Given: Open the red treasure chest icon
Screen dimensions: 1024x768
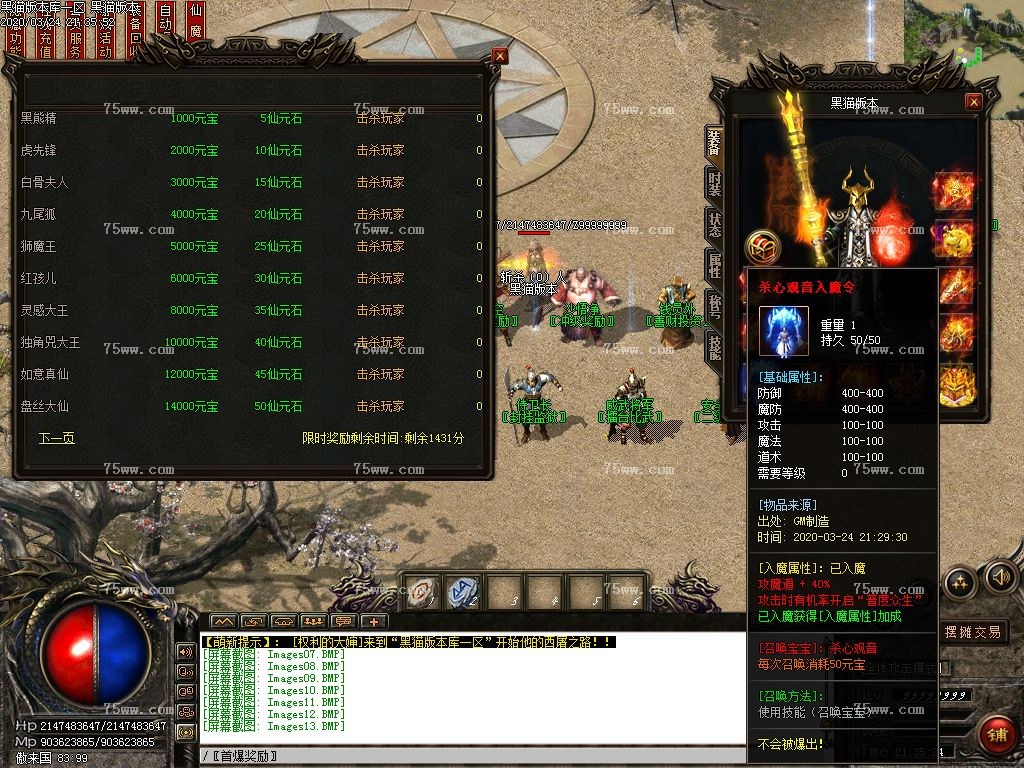Looking at the screenshot, I should pos(763,247).
